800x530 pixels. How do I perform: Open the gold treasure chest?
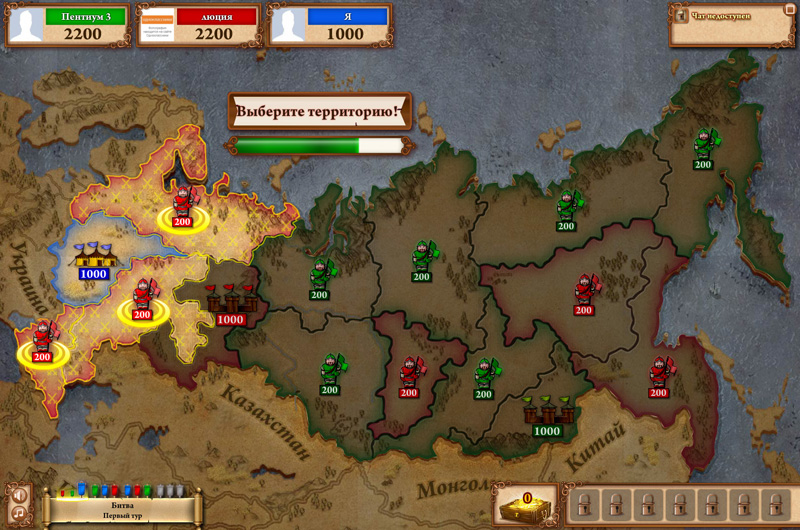point(526,505)
